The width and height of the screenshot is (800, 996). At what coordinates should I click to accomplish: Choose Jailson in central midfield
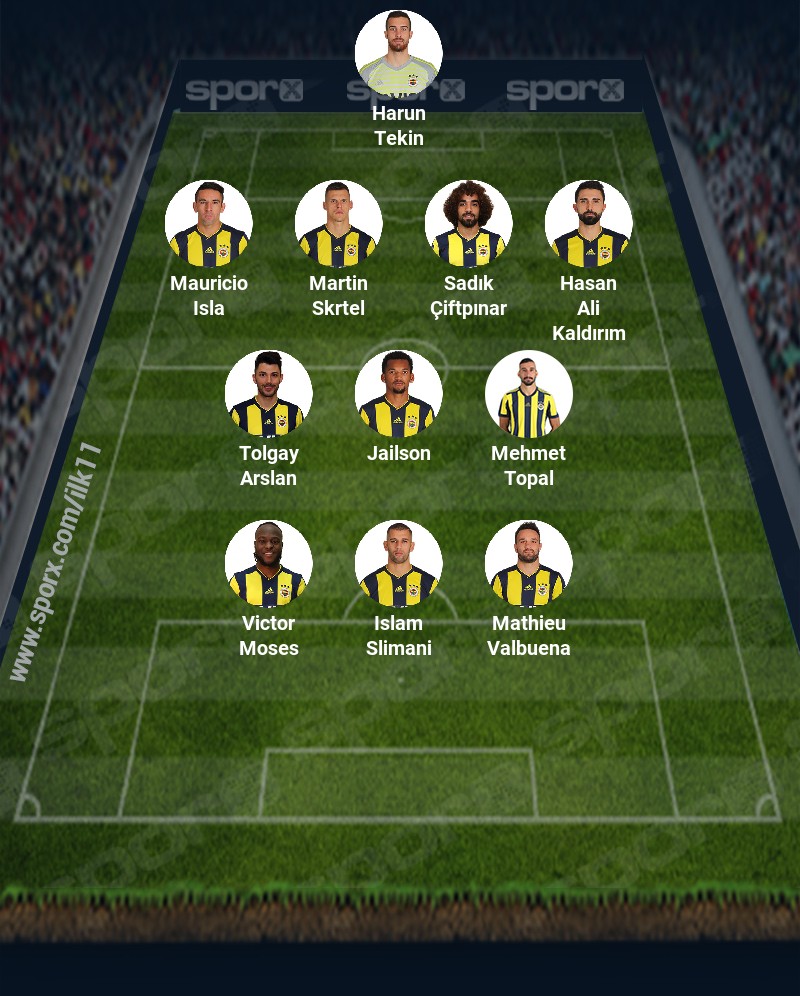[x=398, y=394]
